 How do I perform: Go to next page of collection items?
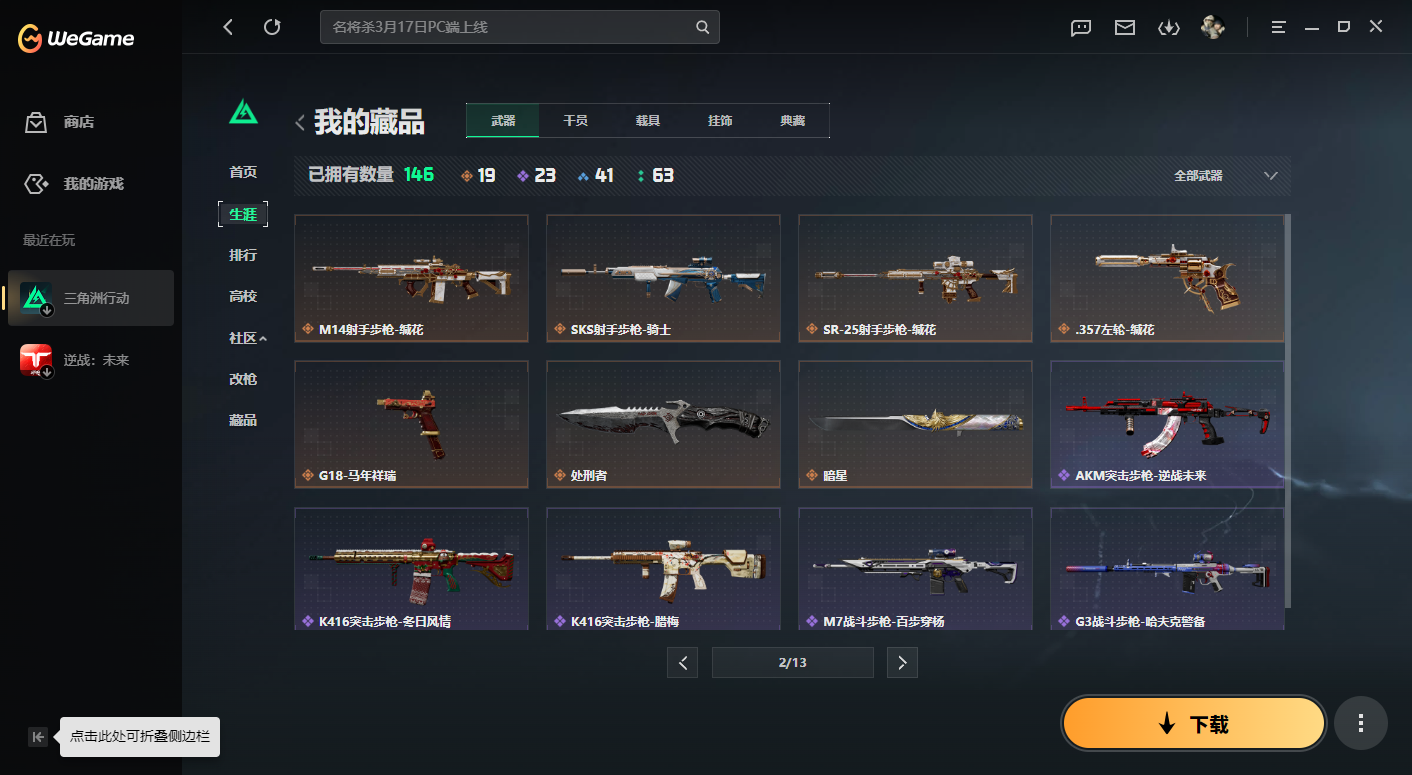tap(902, 662)
